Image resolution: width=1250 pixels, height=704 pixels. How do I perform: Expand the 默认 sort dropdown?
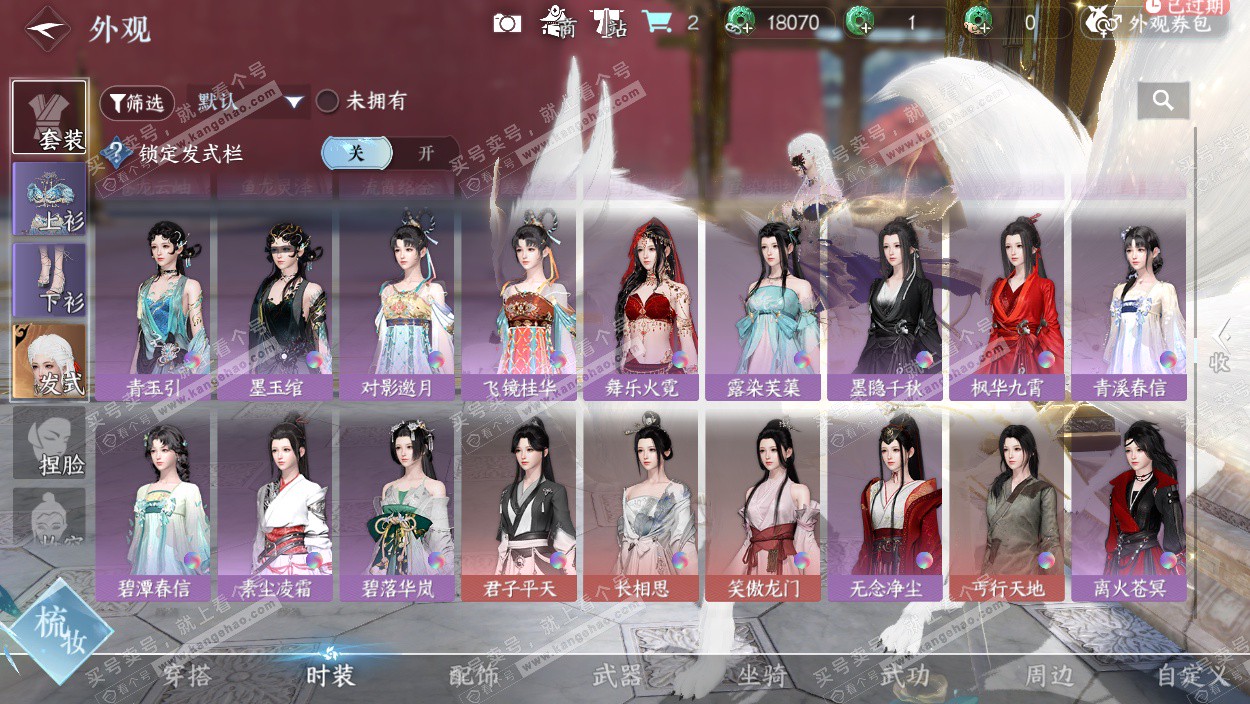coord(293,102)
